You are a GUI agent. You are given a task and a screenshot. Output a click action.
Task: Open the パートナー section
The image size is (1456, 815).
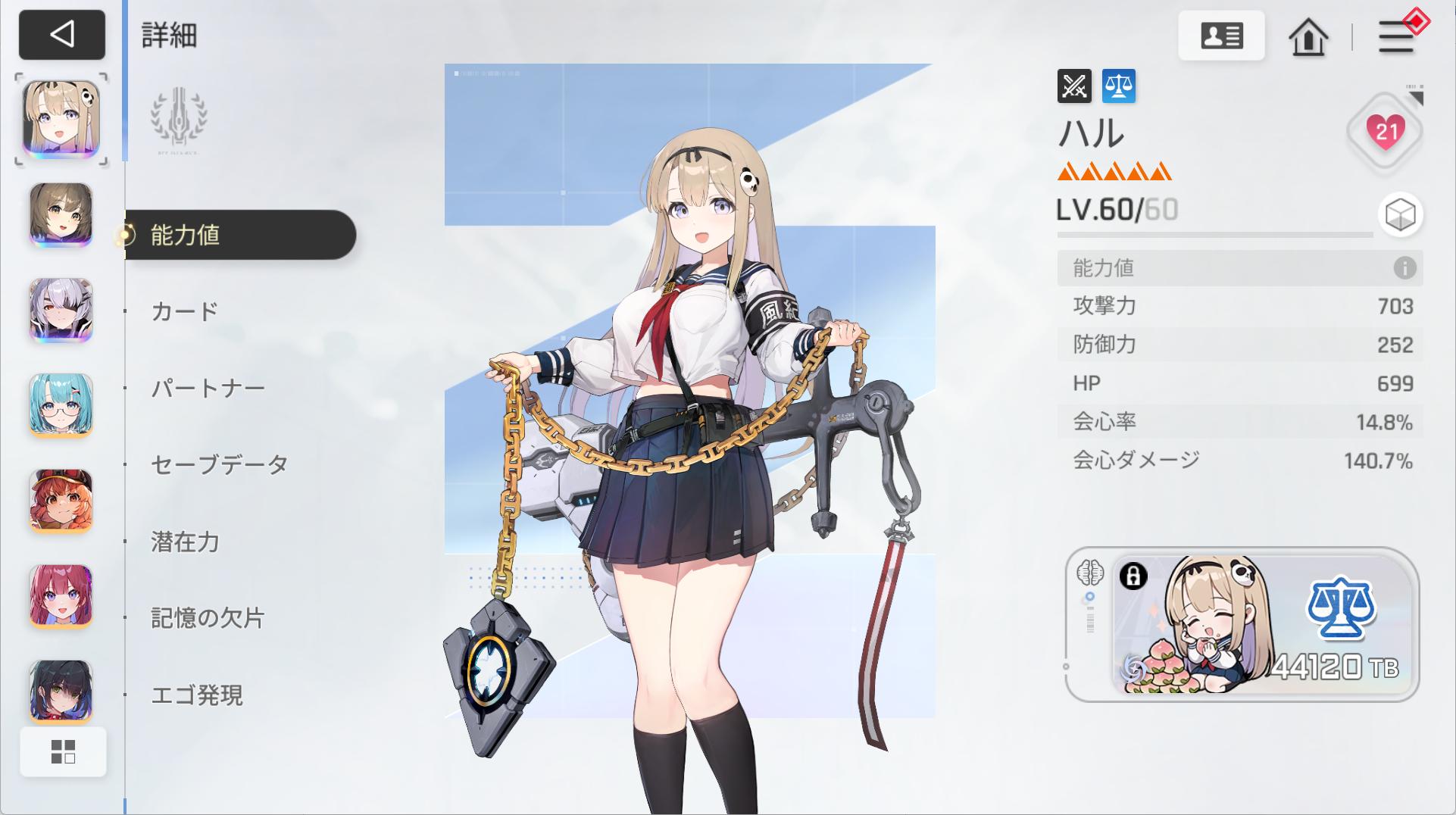pyautogui.click(x=206, y=387)
